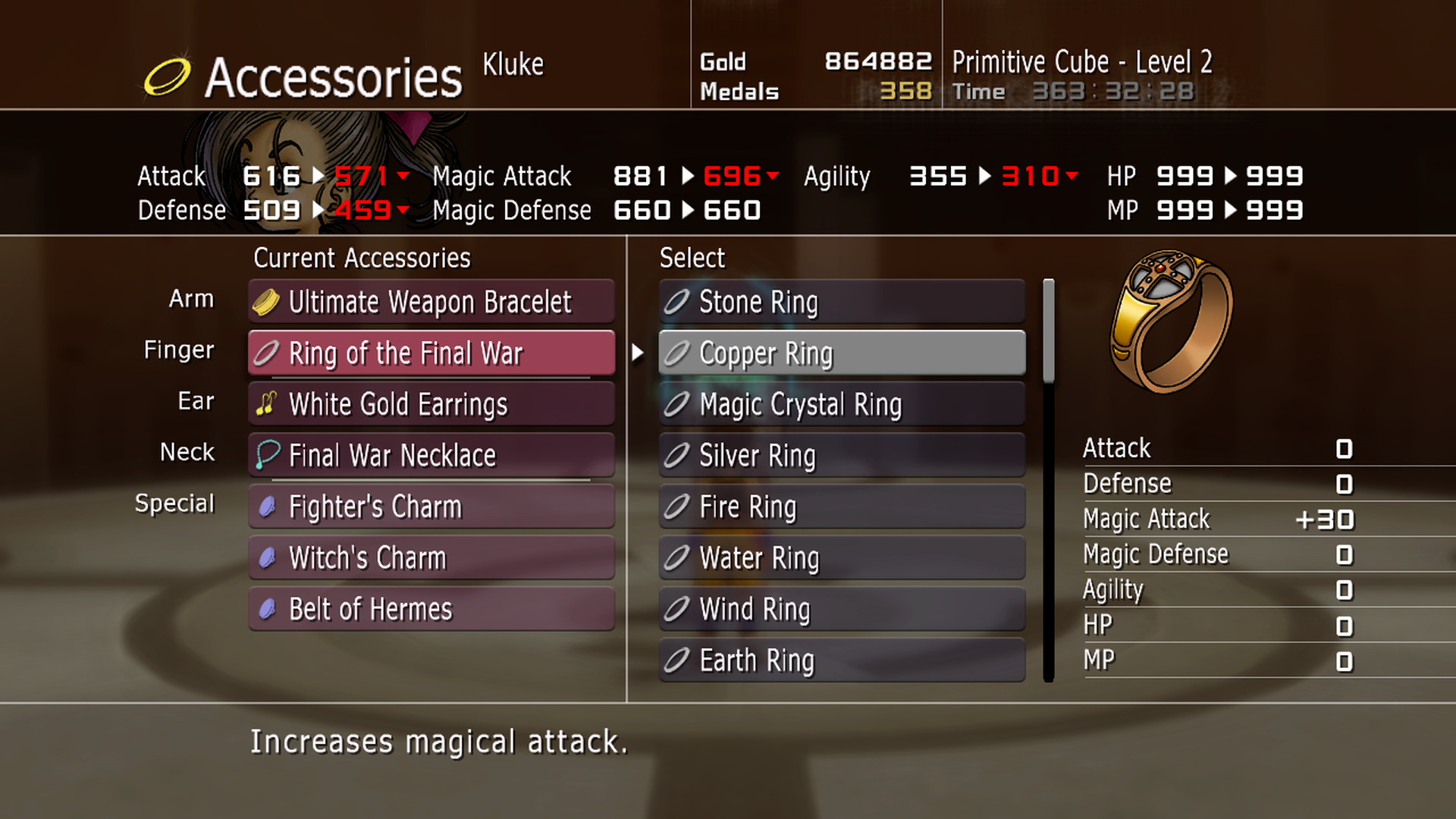Choose the Witch's Charm special slot
The image size is (1456, 819).
(431, 558)
